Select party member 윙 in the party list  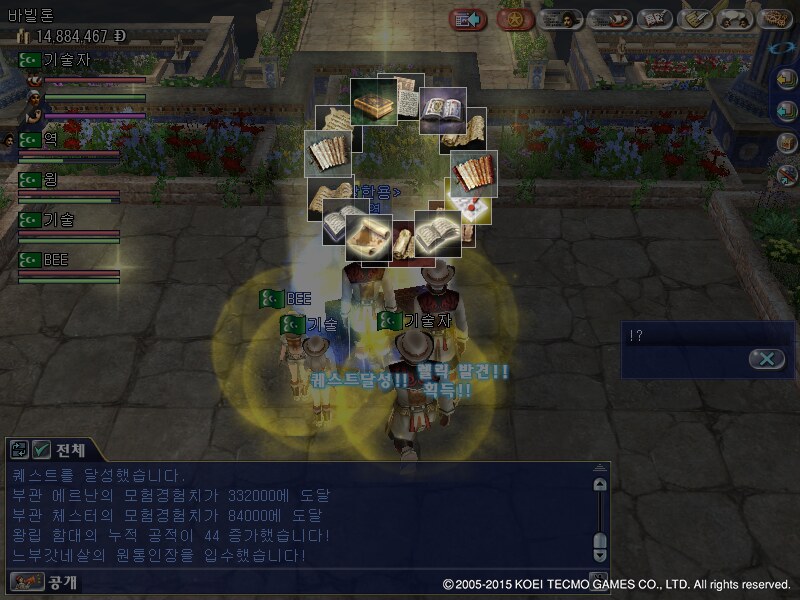click(x=51, y=180)
